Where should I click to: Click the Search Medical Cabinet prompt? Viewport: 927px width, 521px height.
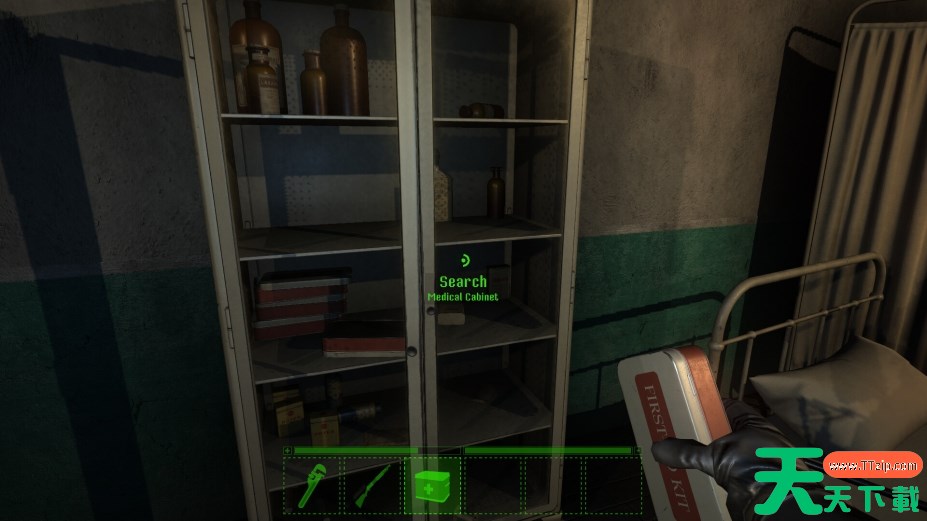point(463,283)
